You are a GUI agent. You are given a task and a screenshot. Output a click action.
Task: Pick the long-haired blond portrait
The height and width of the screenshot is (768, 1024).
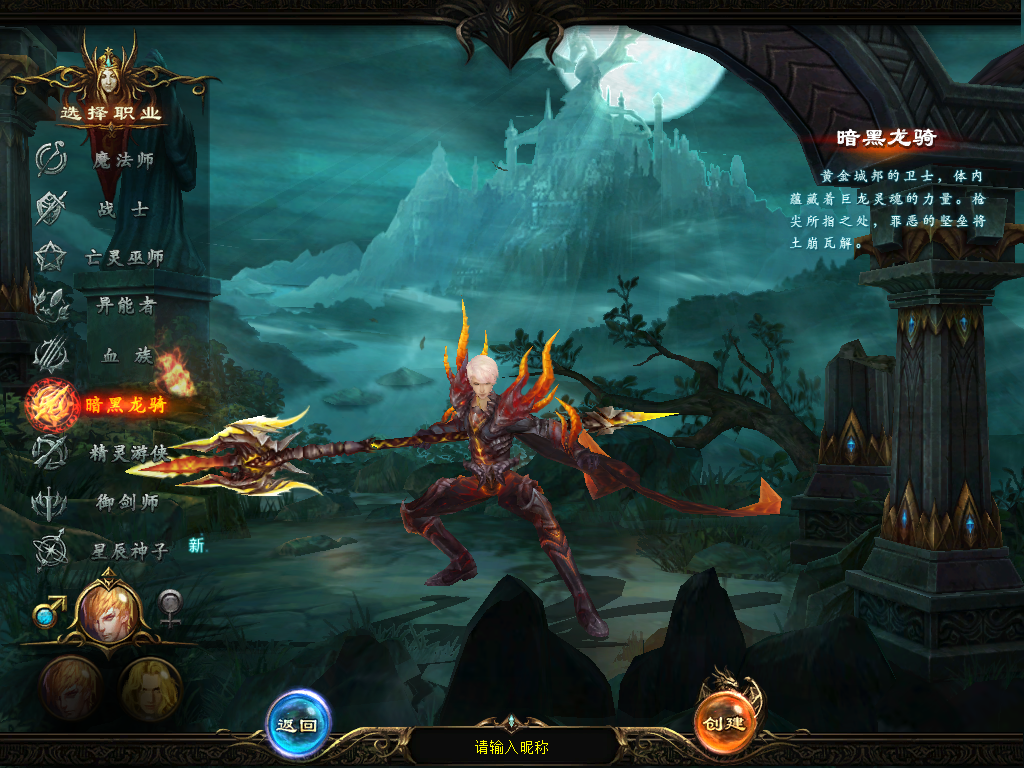tap(151, 688)
